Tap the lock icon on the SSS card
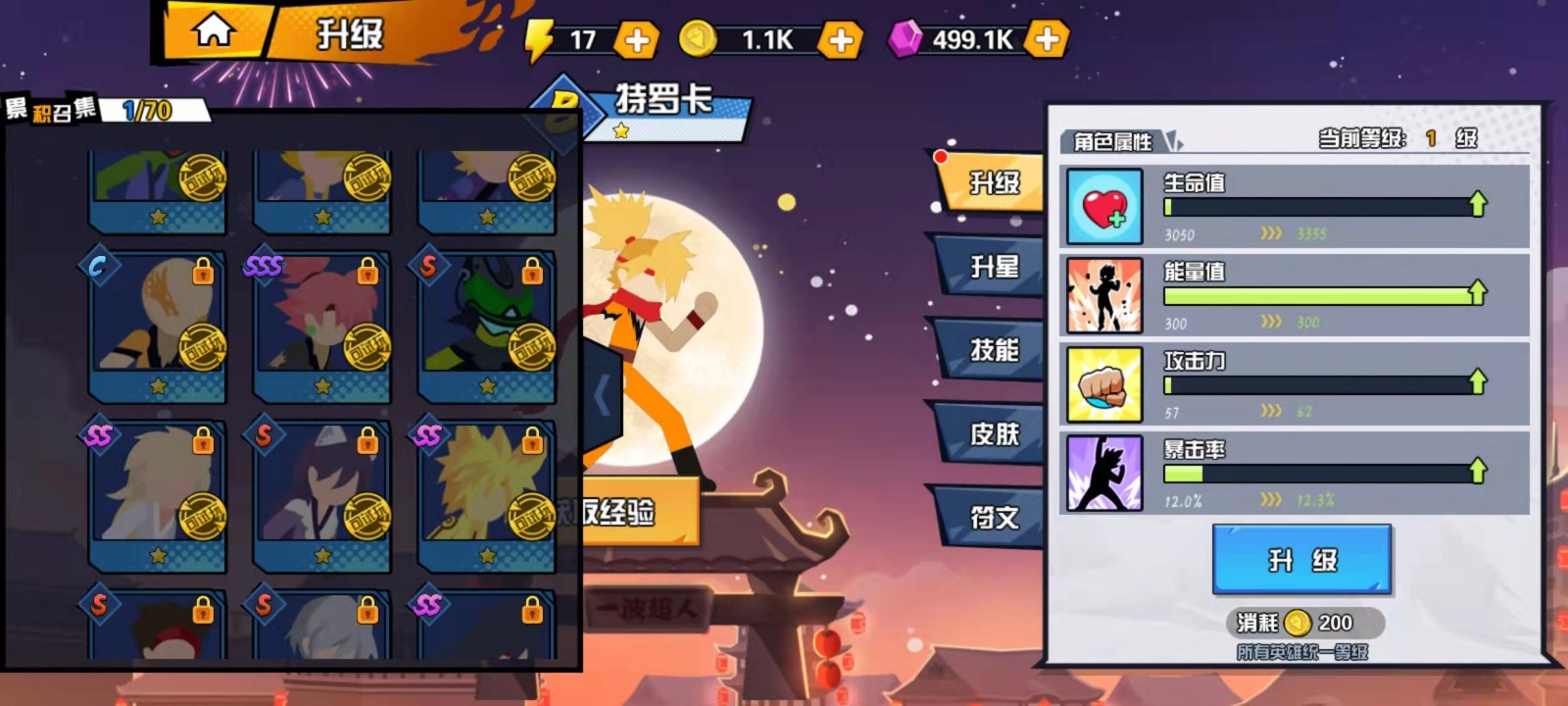The image size is (1568, 706). click(x=369, y=271)
